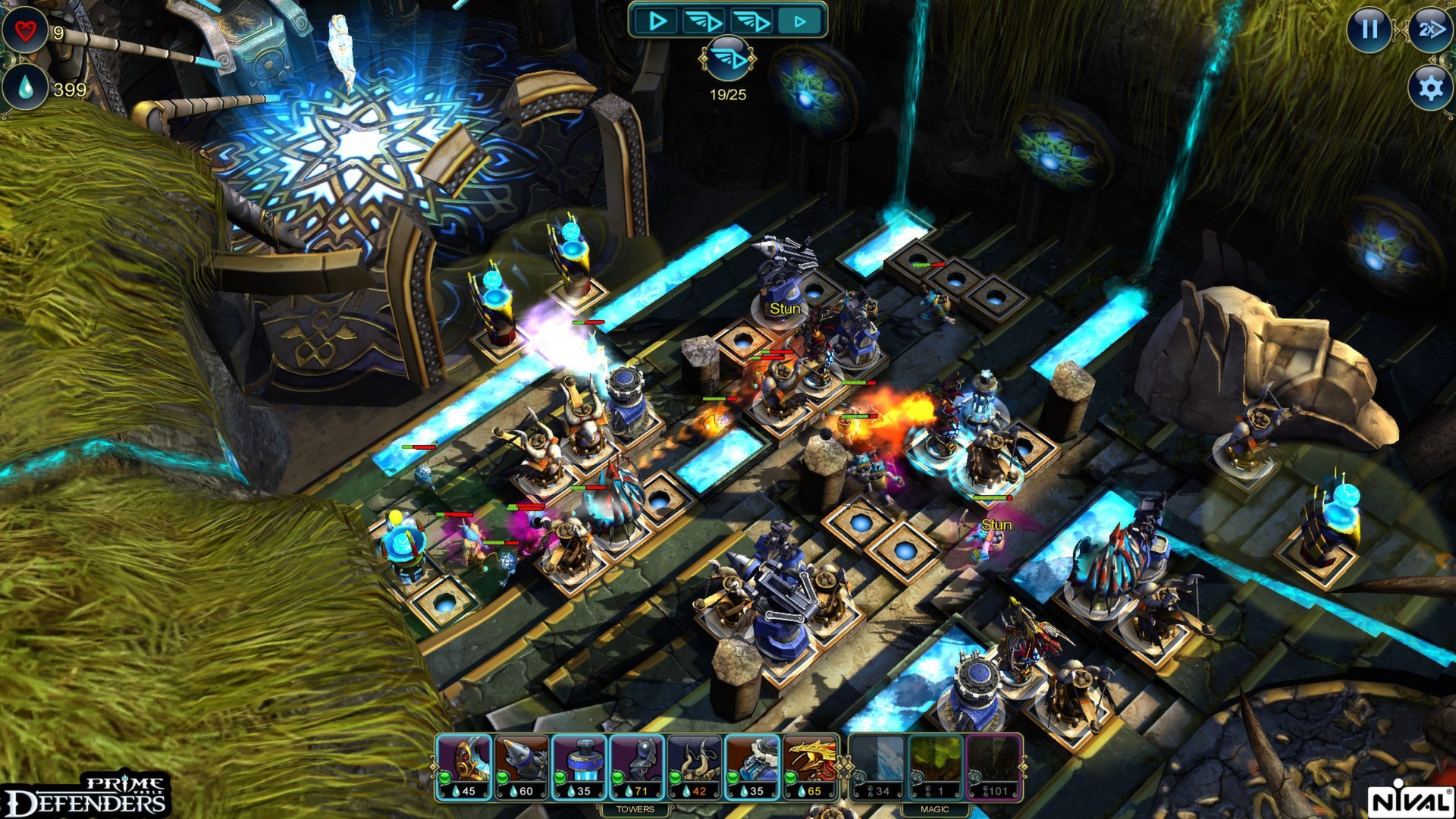Open the settings gear menu

point(1429,89)
